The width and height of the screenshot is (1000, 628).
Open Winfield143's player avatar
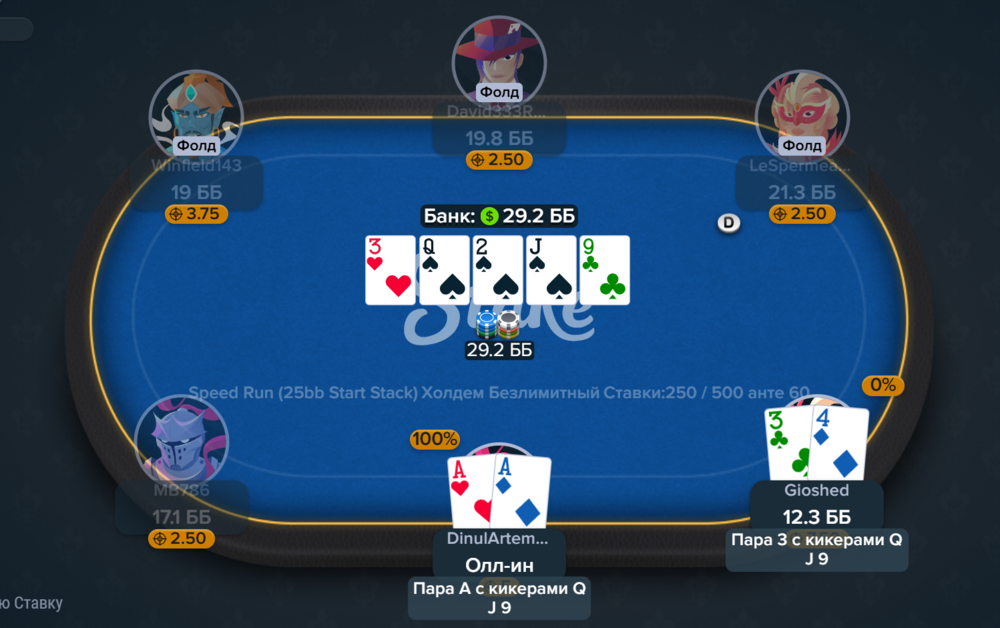click(x=196, y=110)
